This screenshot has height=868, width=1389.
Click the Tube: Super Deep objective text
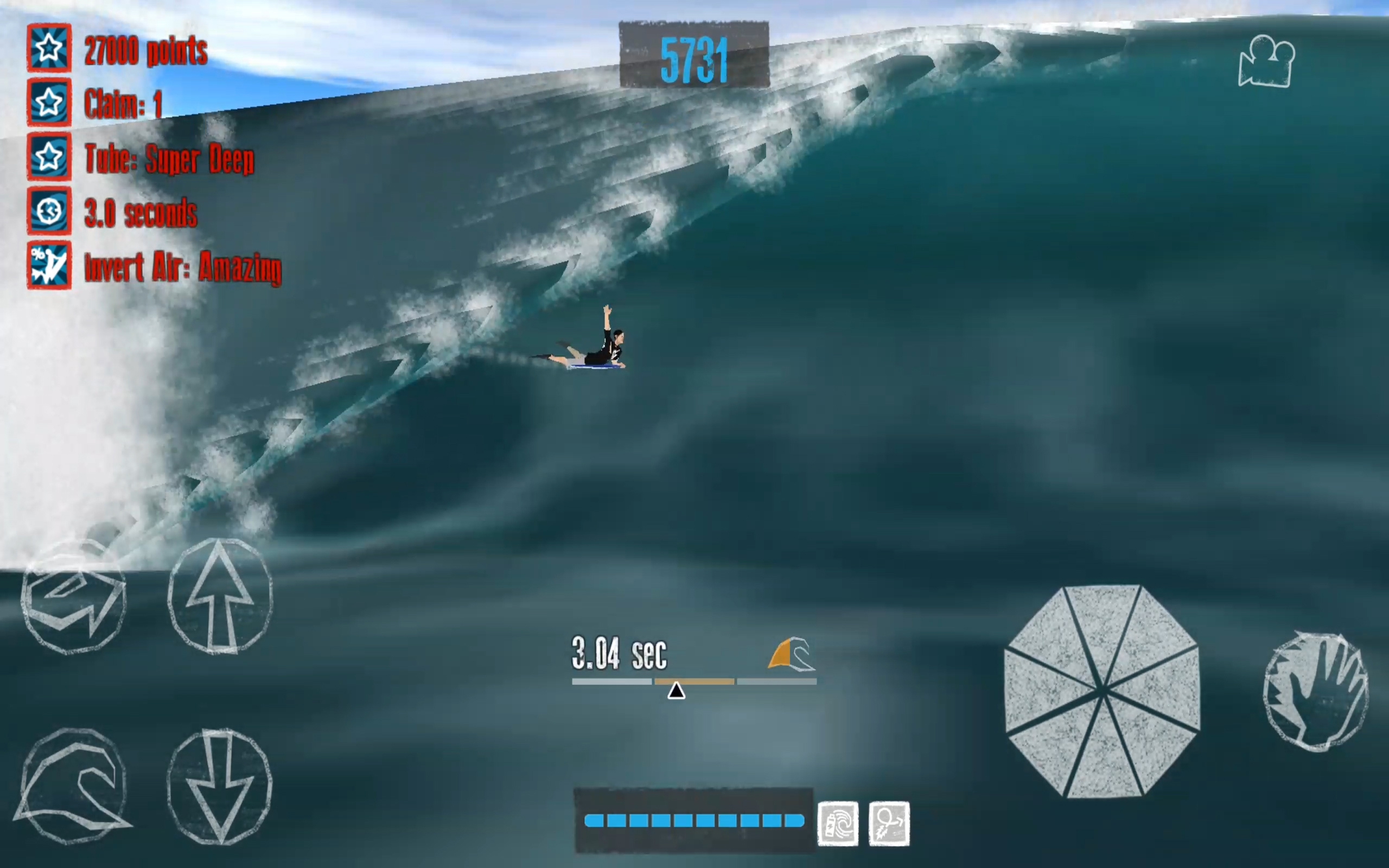coord(170,158)
